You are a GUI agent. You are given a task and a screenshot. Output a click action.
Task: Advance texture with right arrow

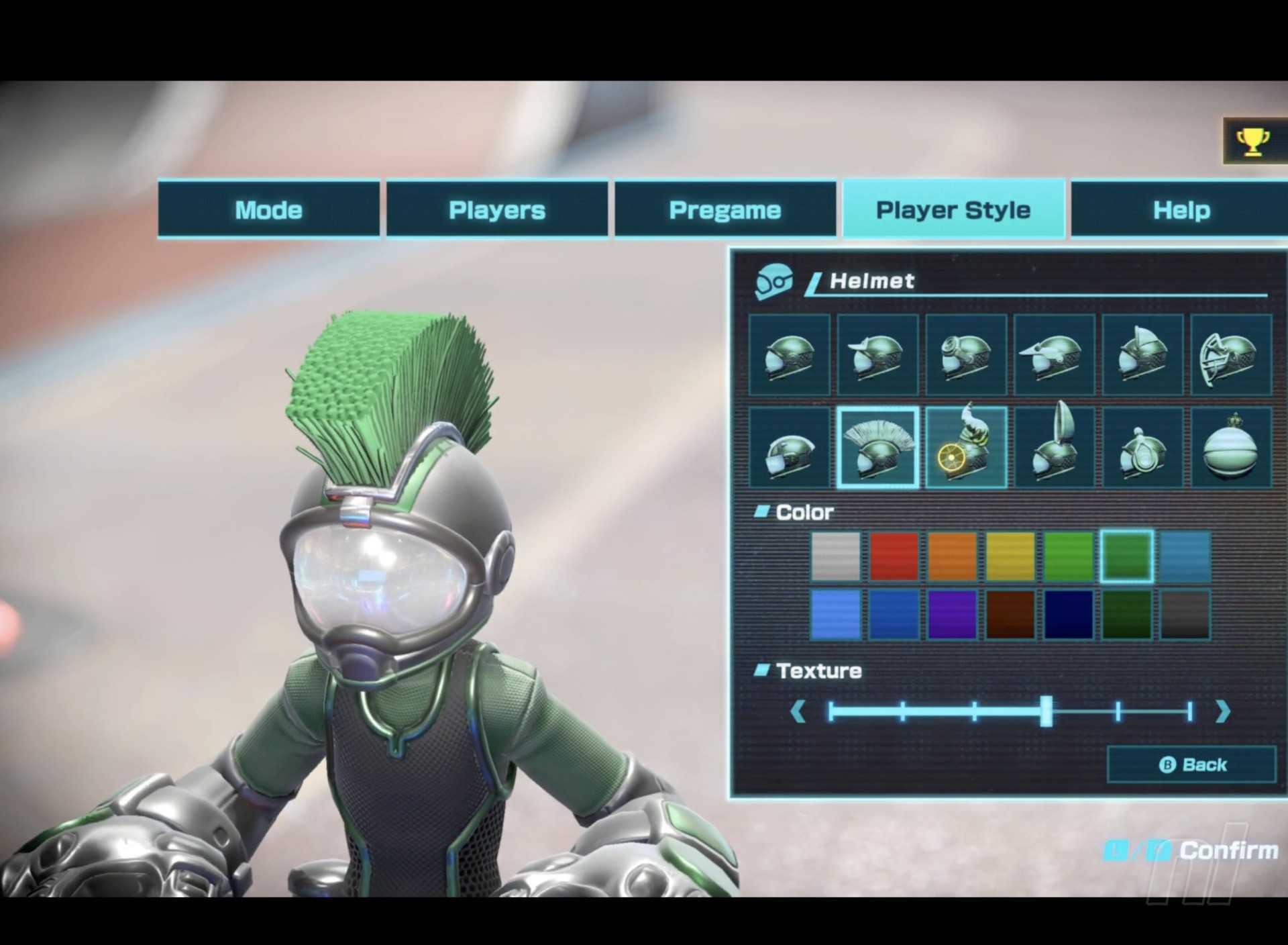tap(1222, 711)
